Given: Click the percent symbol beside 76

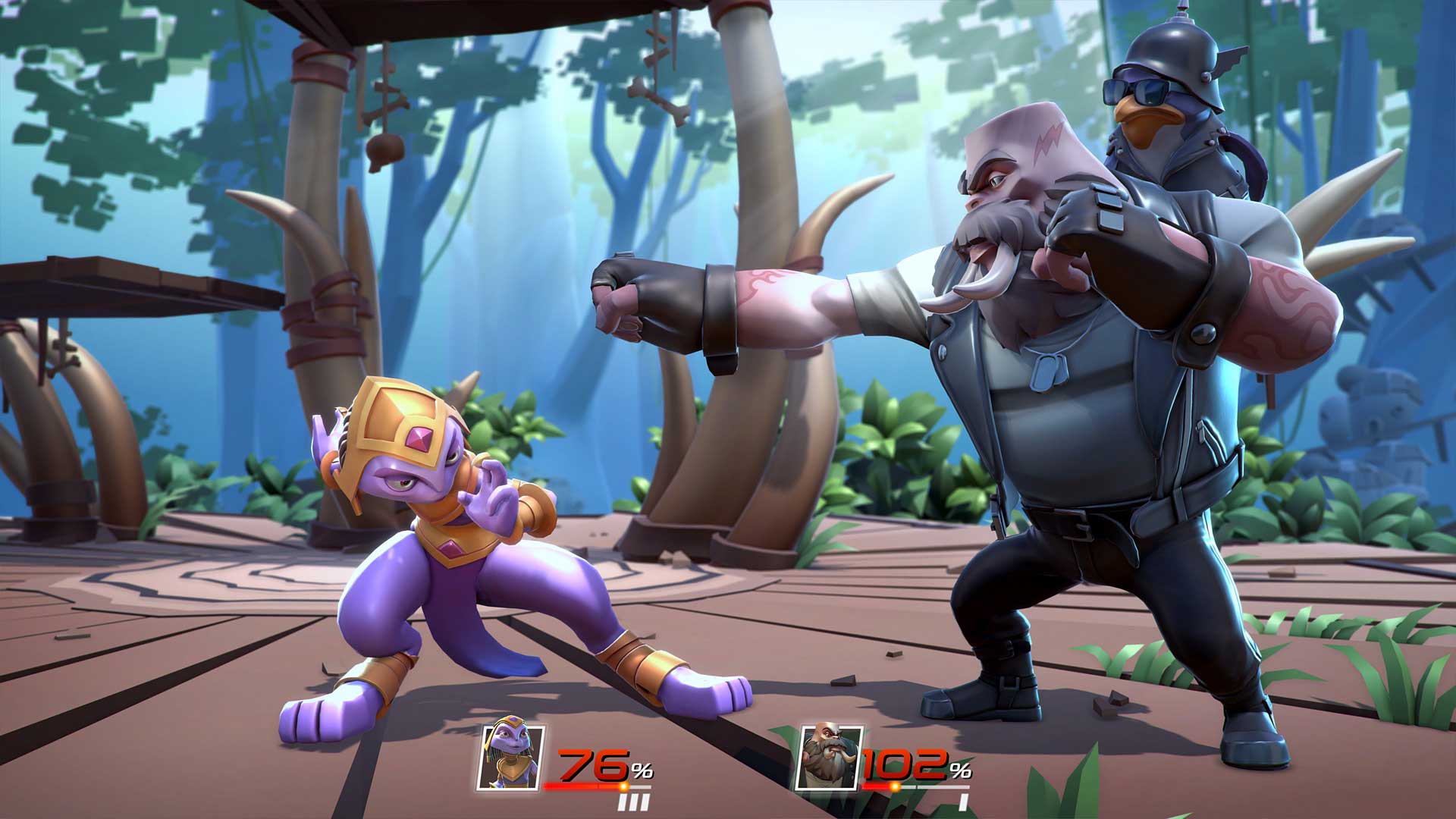Looking at the screenshot, I should pyautogui.click(x=642, y=770).
